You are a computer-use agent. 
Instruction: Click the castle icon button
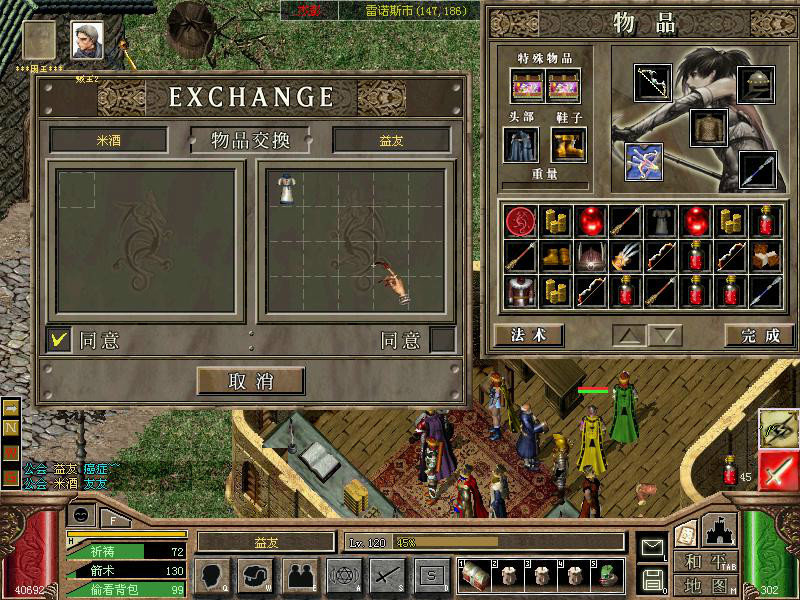pyautogui.click(x=719, y=531)
